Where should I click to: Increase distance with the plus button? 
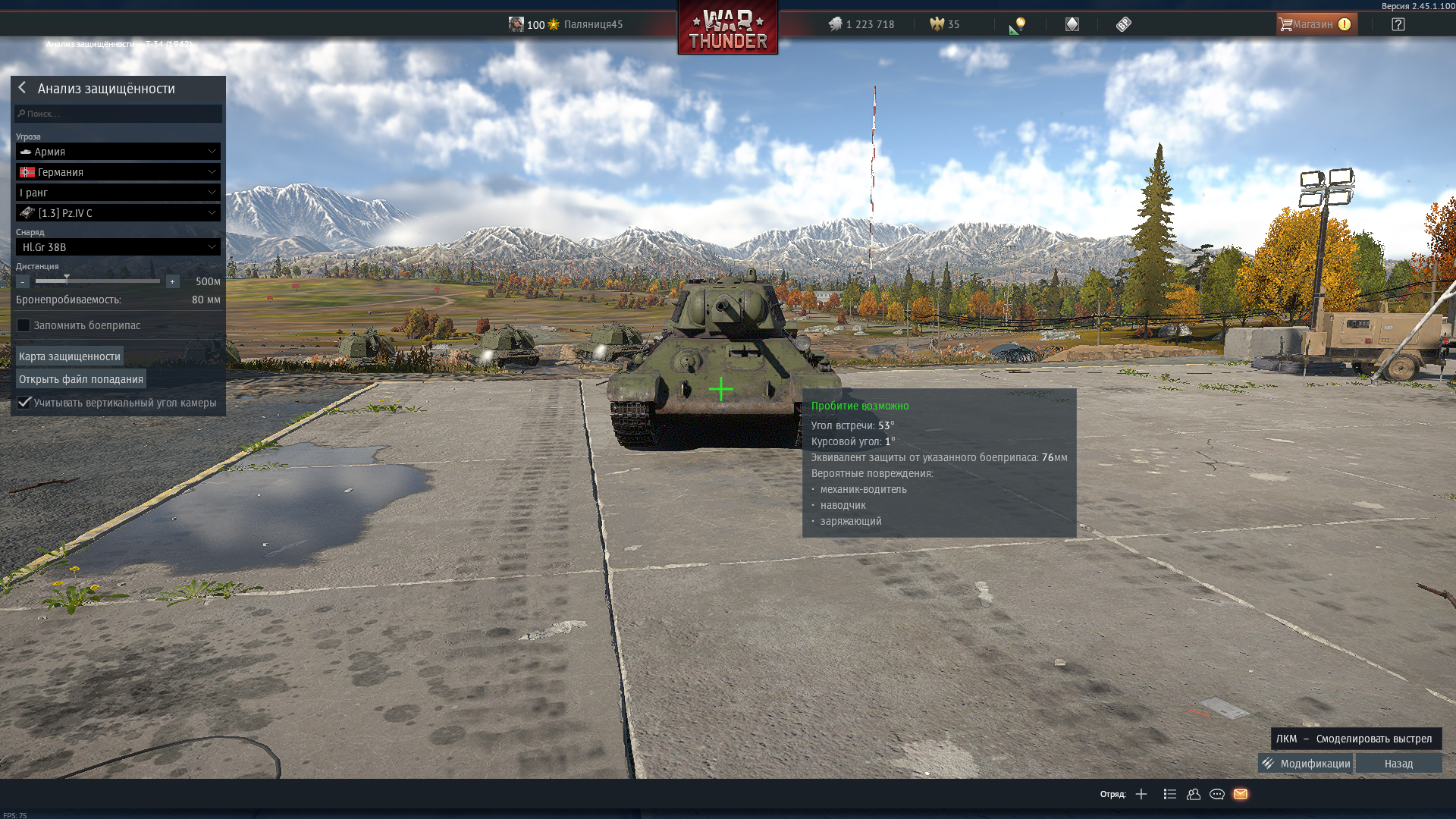pyautogui.click(x=172, y=281)
